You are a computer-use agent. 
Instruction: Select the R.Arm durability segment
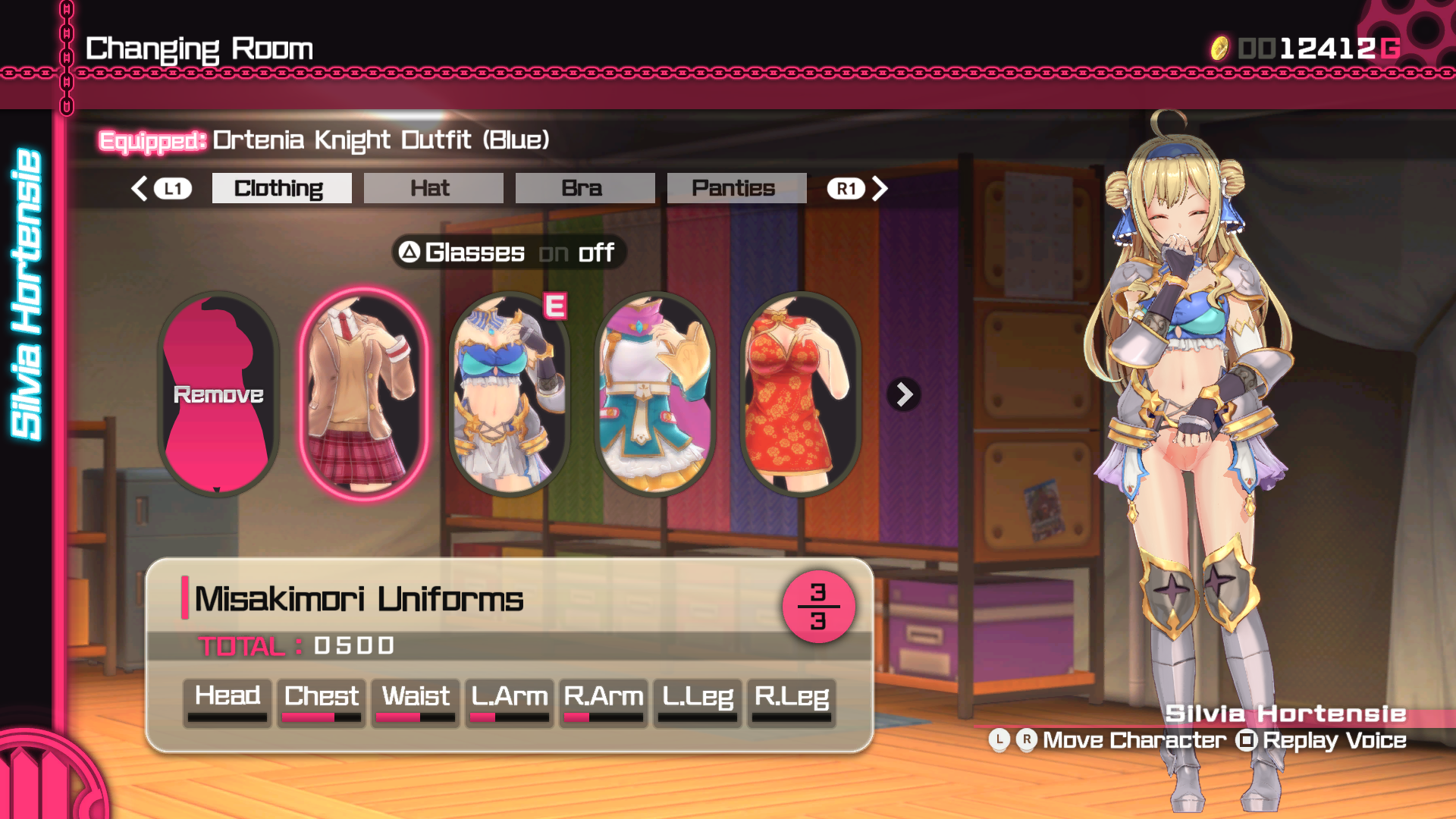coord(604,702)
